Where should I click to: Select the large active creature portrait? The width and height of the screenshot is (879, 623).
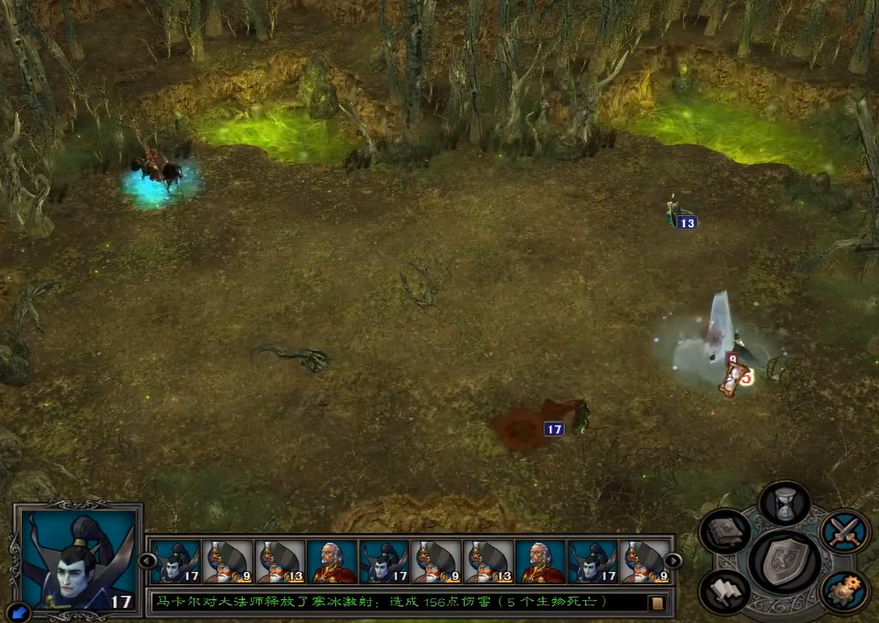77,560
